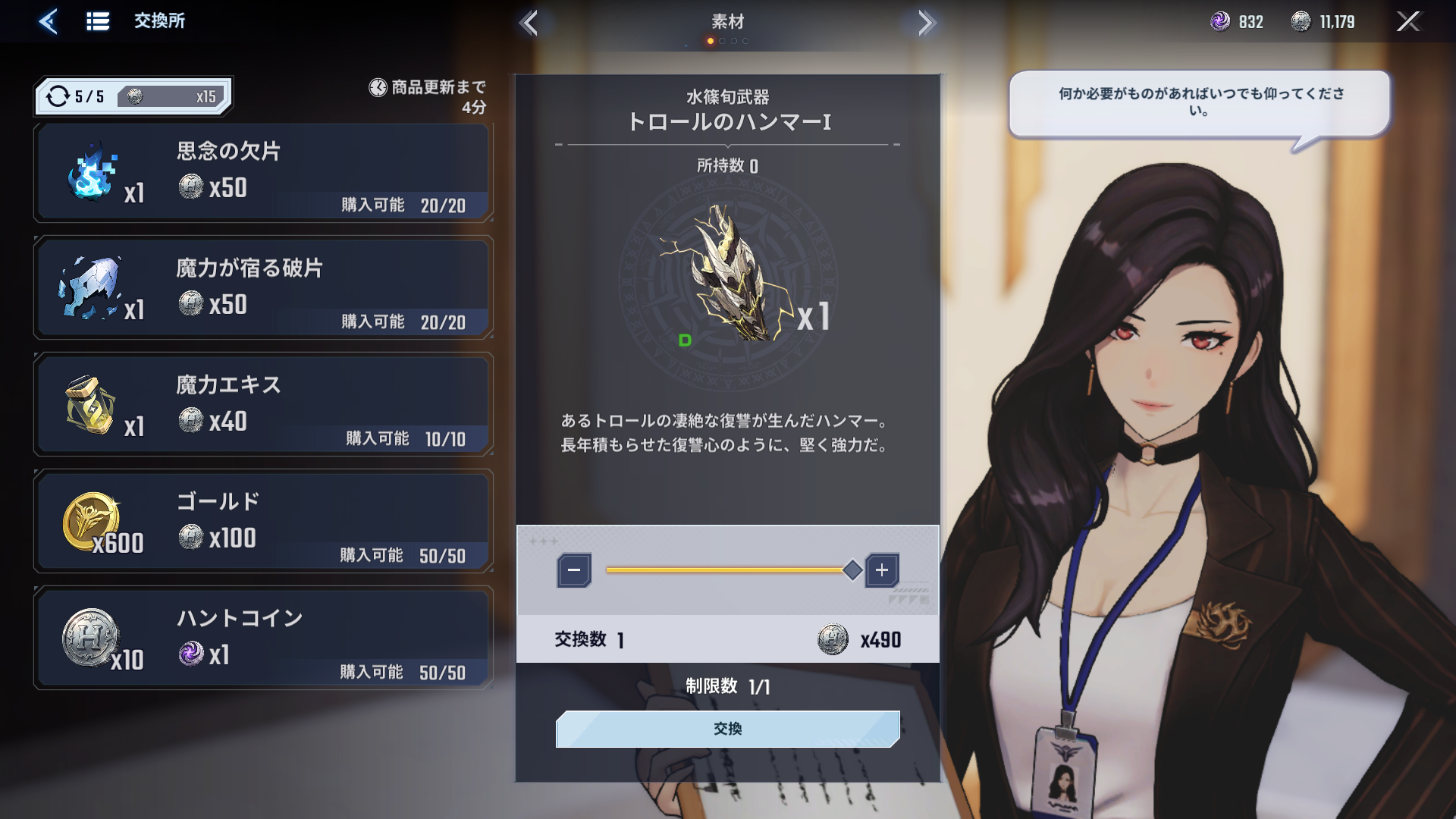Choose the 魔力エキス shop item
The height and width of the screenshot is (819, 1456).
click(262, 406)
